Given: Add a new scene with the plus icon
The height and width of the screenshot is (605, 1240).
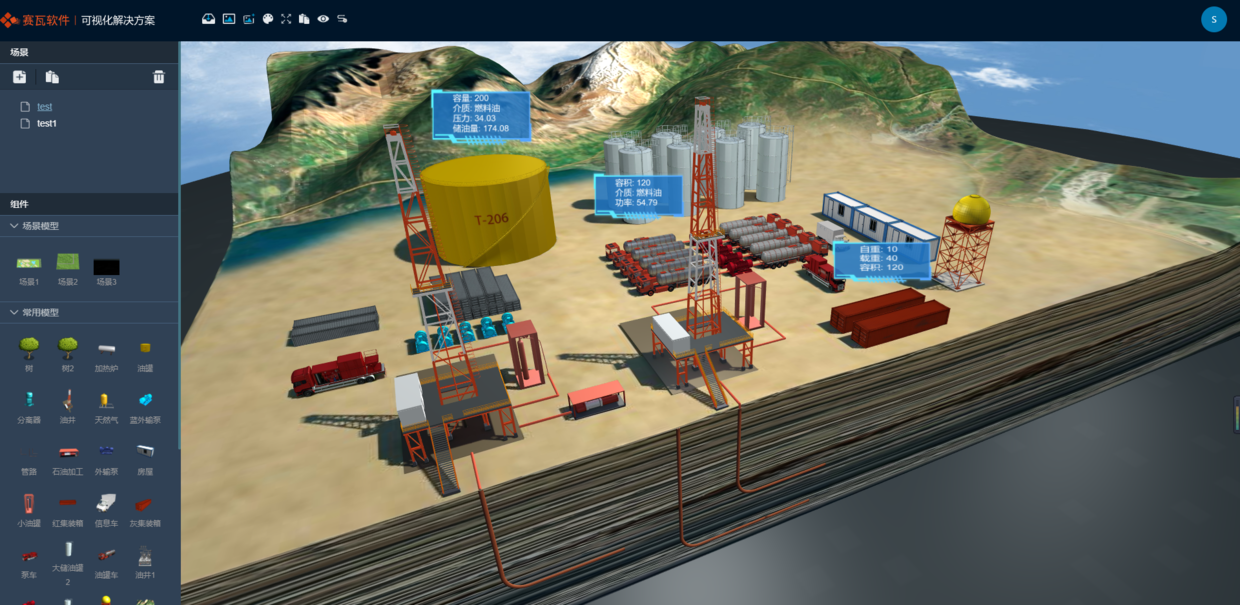Looking at the screenshot, I should pyautogui.click(x=19, y=77).
